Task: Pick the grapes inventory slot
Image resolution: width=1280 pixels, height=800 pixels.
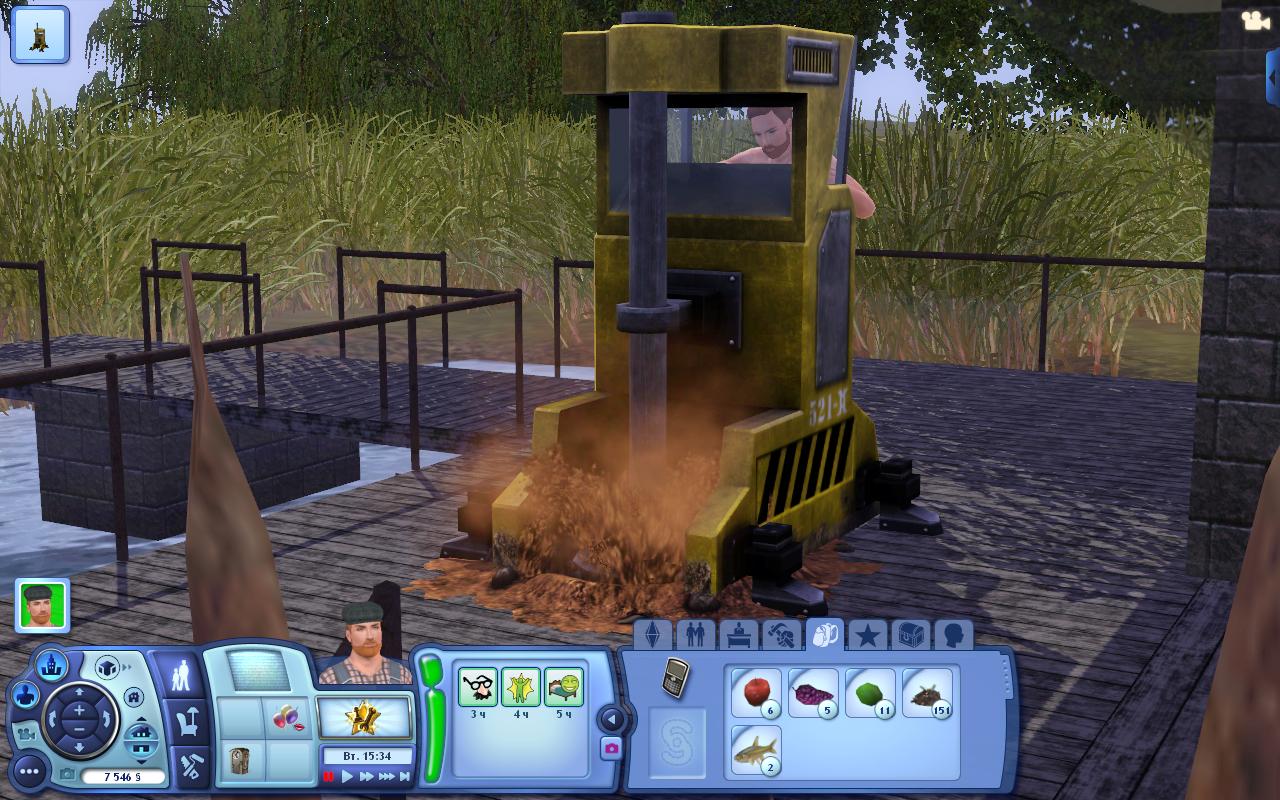Action: pyautogui.click(x=812, y=693)
